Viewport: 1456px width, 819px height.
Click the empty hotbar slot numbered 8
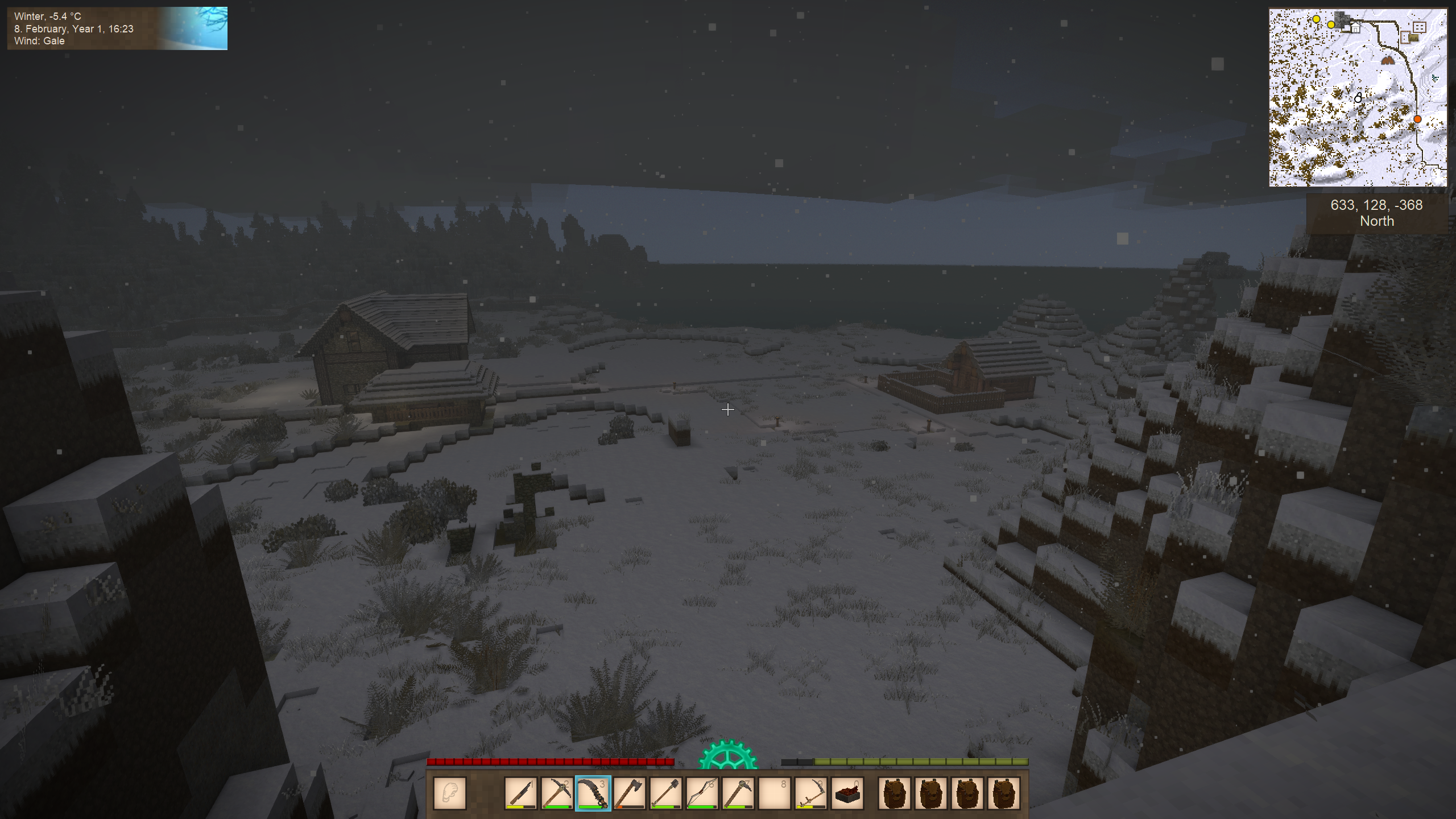775,793
